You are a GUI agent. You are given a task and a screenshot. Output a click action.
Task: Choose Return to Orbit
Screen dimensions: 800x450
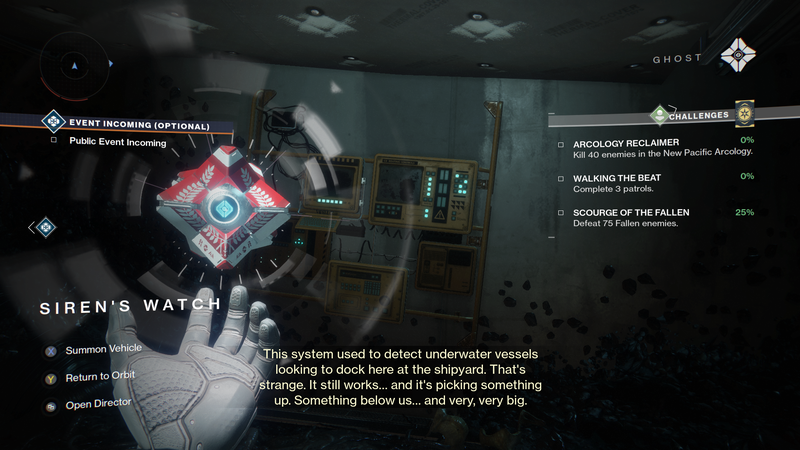pos(99,377)
